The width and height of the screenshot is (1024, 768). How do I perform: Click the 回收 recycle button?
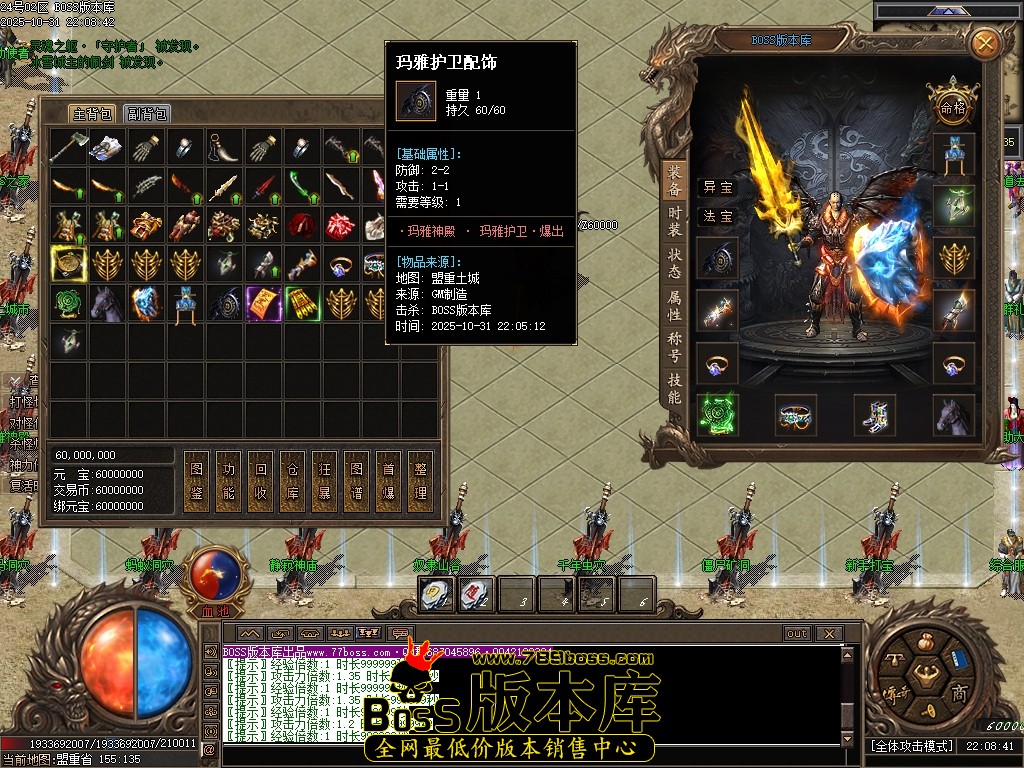click(261, 481)
